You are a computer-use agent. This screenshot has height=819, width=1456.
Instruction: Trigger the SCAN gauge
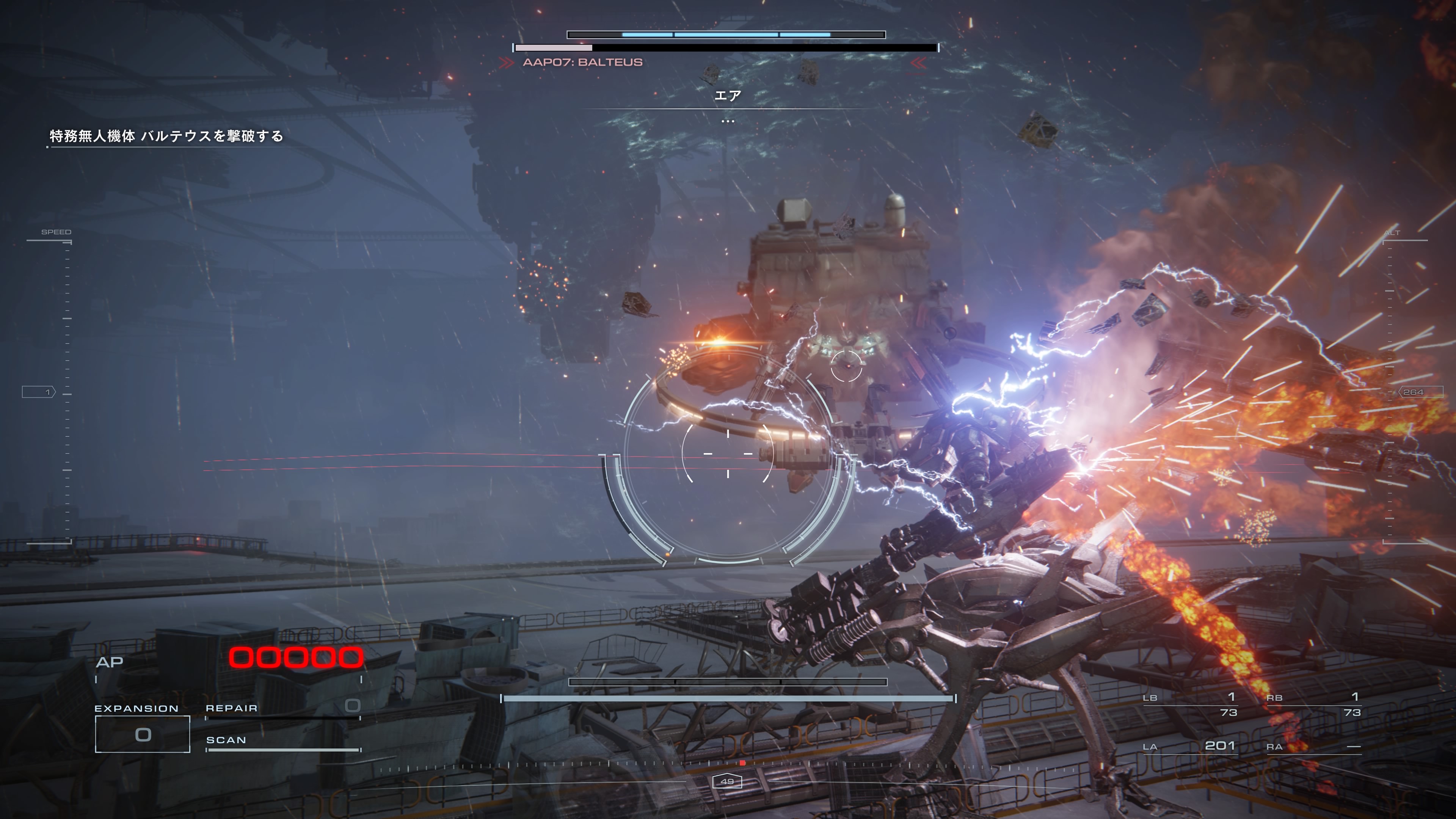(x=282, y=743)
